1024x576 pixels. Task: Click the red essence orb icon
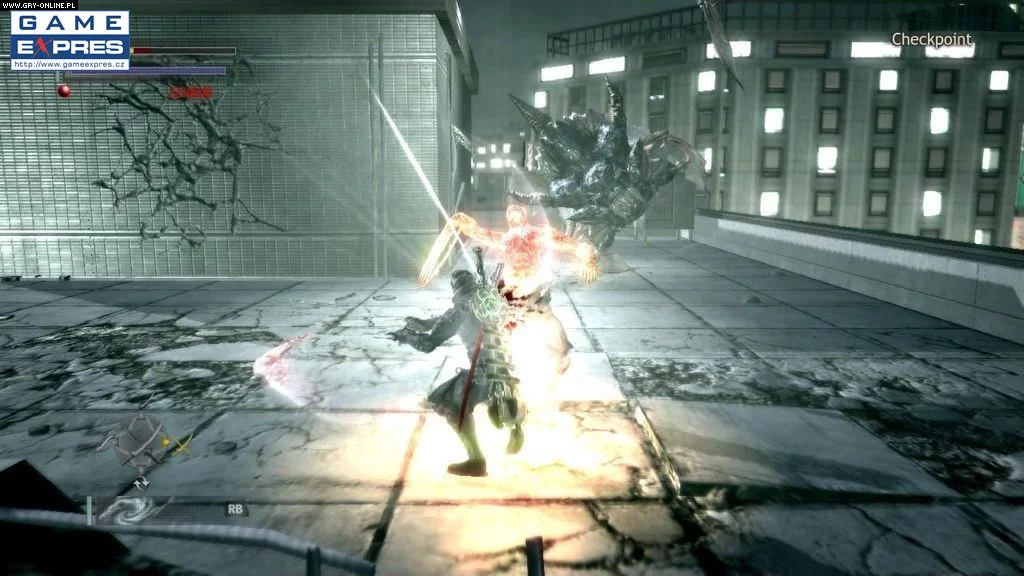point(64,91)
